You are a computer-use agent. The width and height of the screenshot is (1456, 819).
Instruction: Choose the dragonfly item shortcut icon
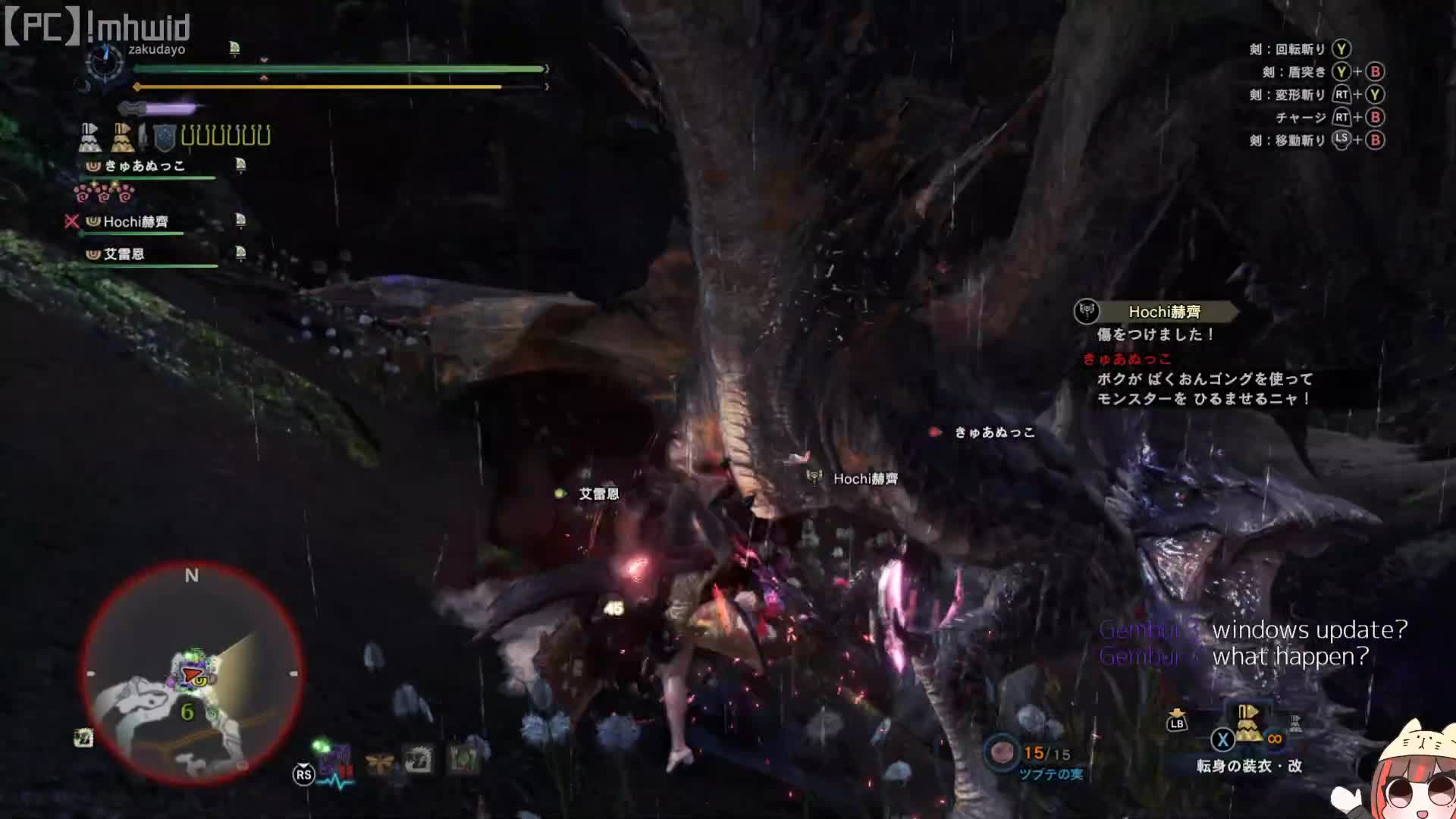point(379,761)
